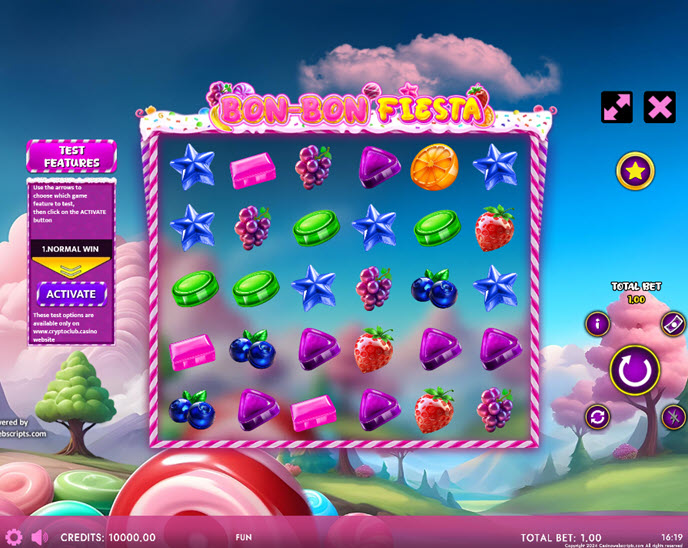Close the game with the X button
The width and height of the screenshot is (688, 548).
[x=659, y=107]
